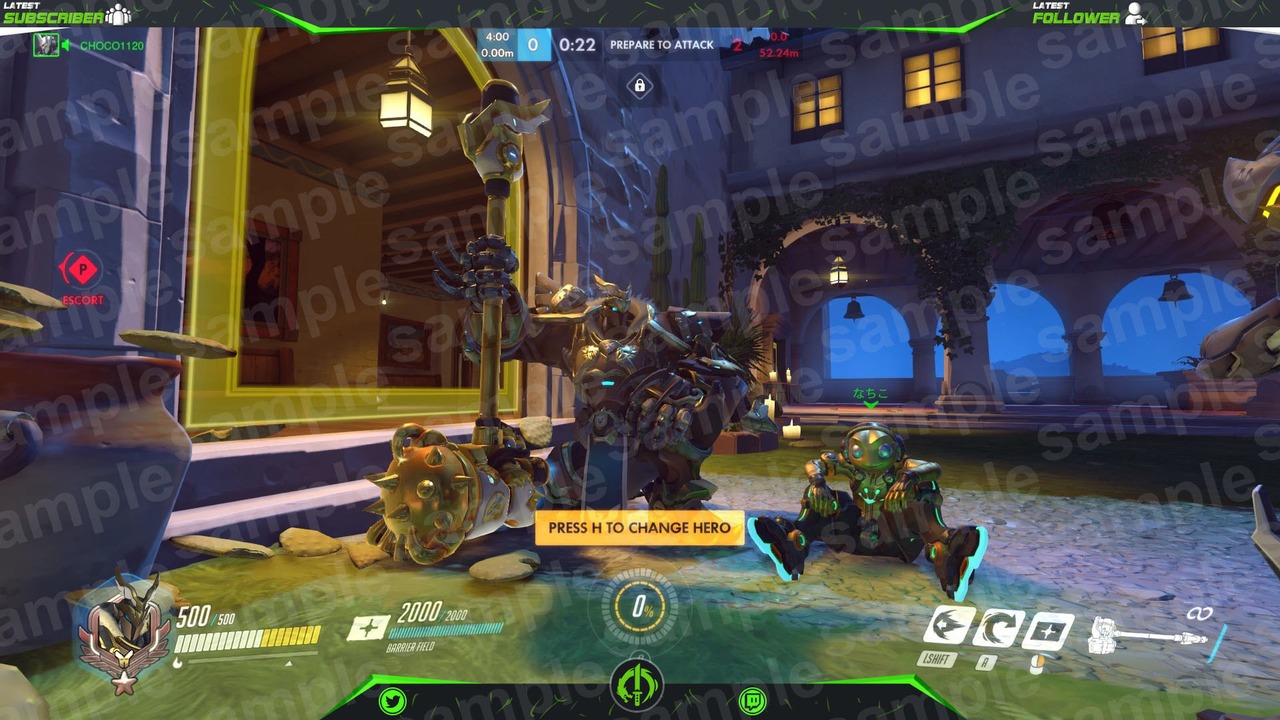Activate Reinhardt's Charge ability icon
This screenshot has height=720, width=1280.
click(948, 627)
